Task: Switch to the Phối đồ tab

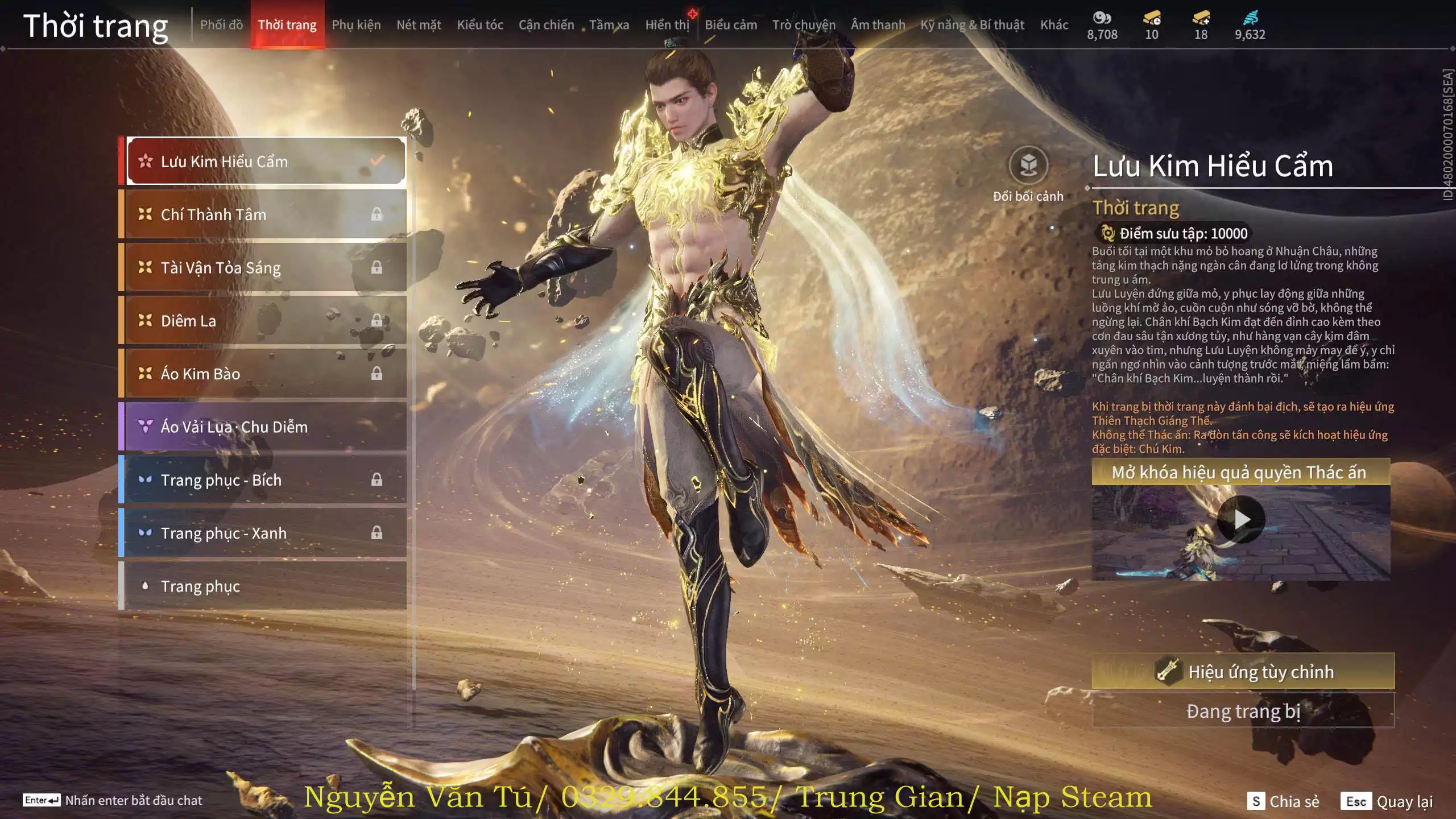Action: click(221, 25)
